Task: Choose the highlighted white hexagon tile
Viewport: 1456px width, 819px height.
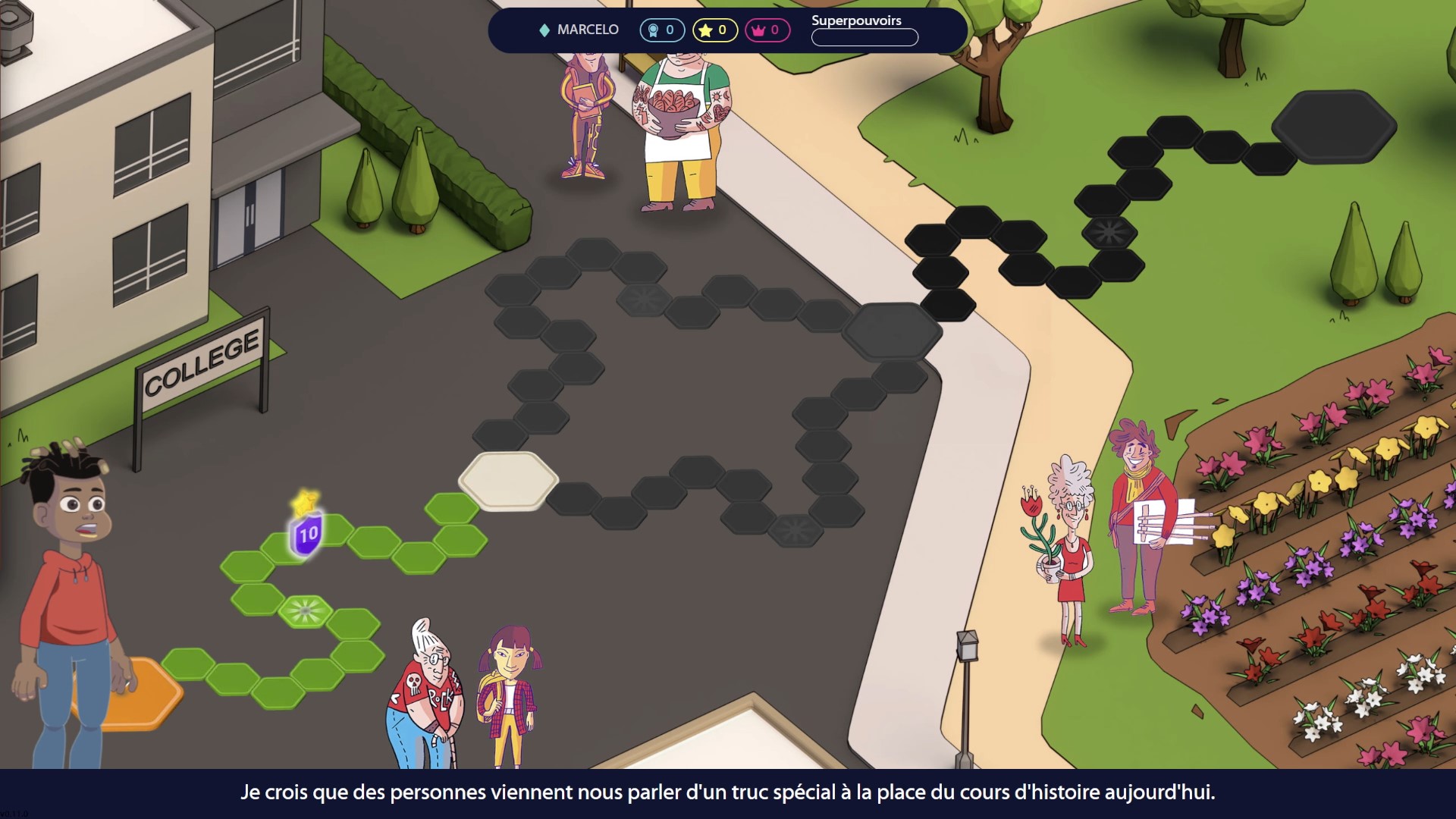Action: coord(508,479)
